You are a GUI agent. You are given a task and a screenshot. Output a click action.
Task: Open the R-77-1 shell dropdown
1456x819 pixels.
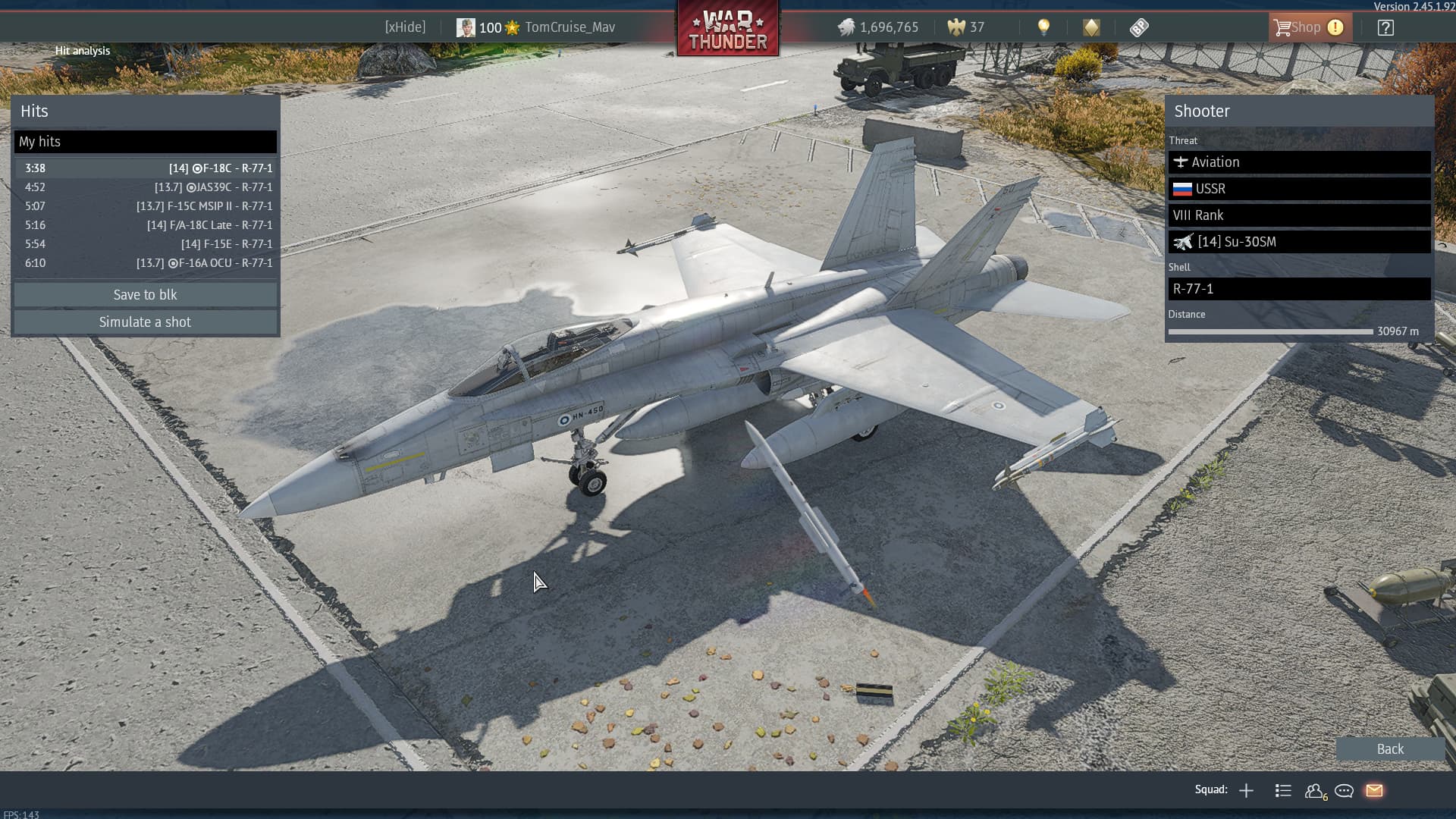(1299, 289)
